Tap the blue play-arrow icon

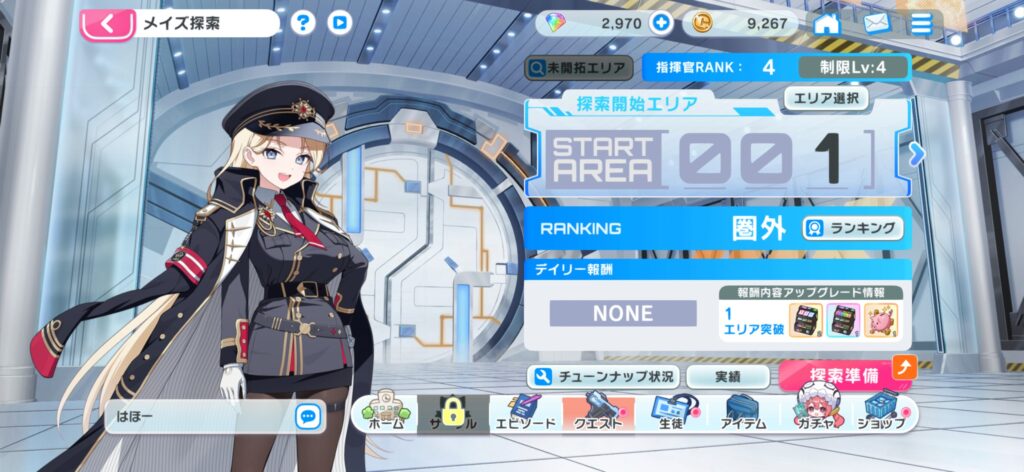pos(340,23)
